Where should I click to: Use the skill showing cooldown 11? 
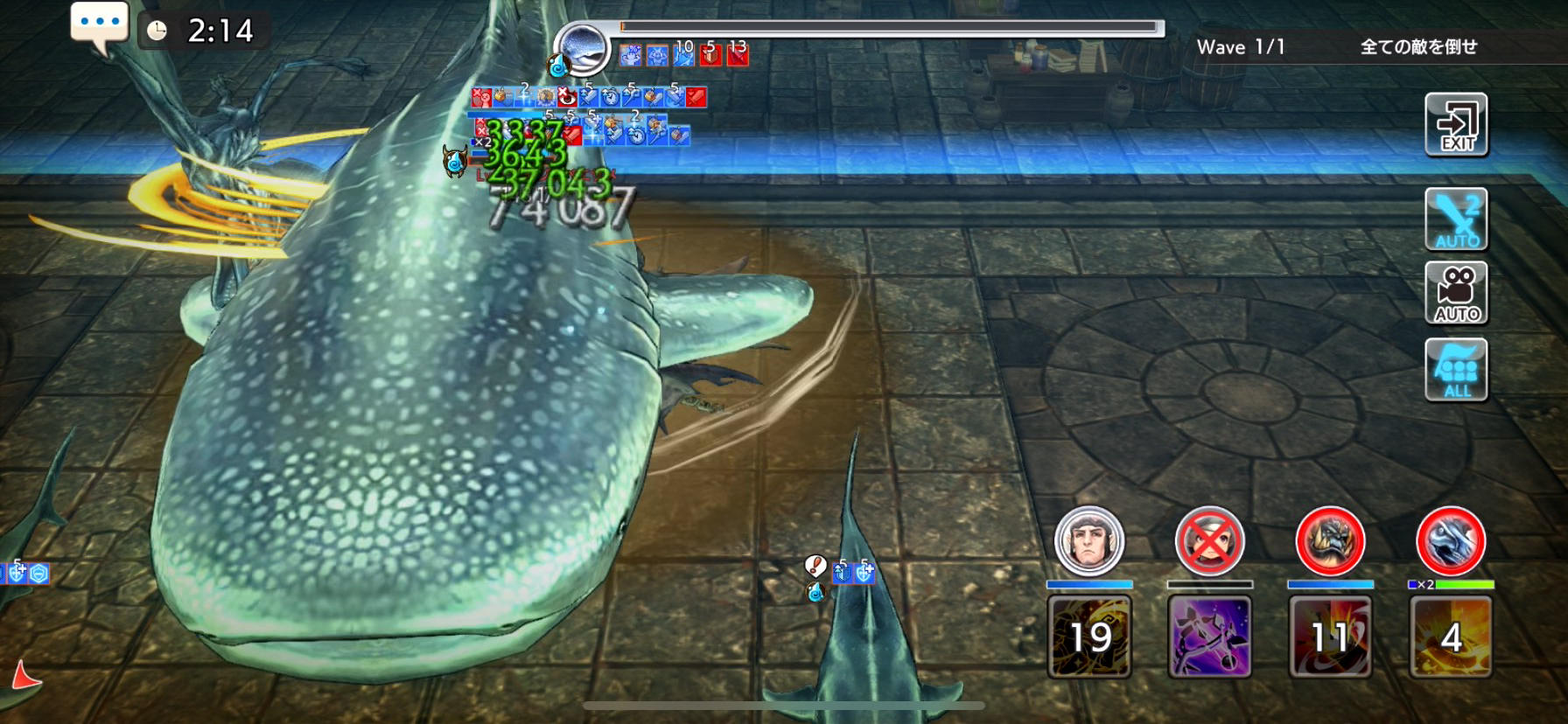coord(1330,637)
